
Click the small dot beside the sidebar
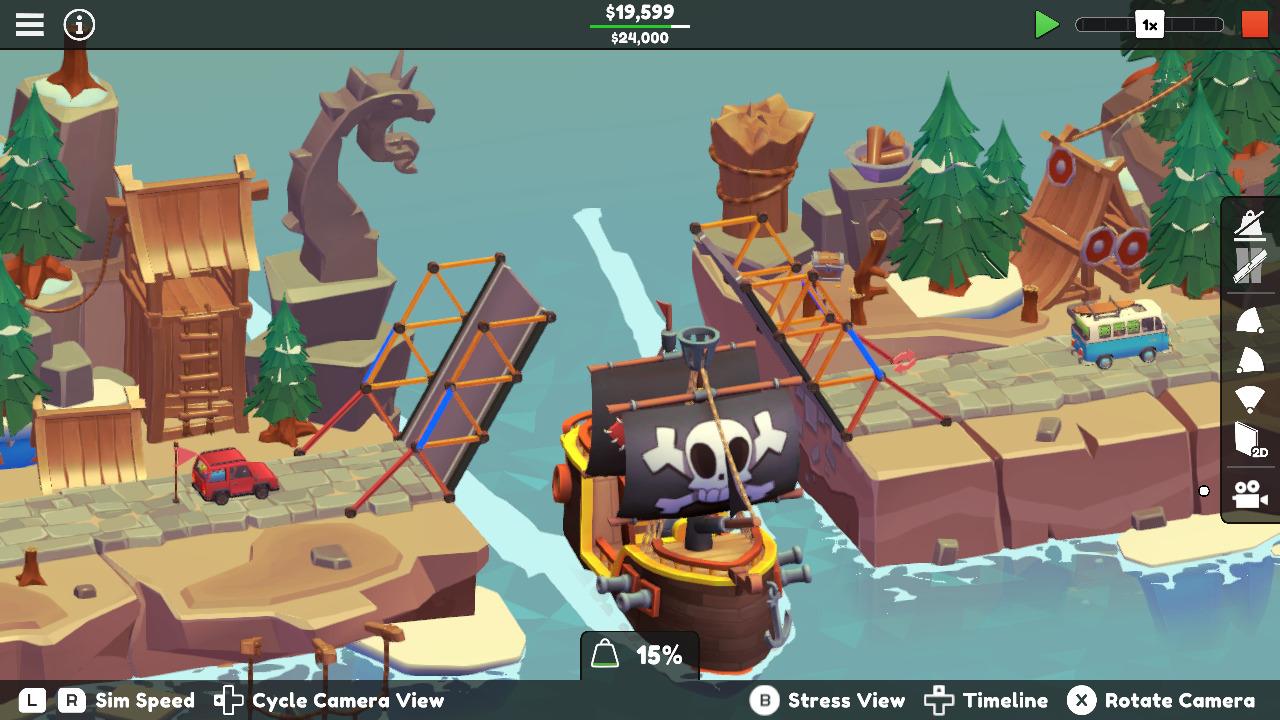[1203, 490]
